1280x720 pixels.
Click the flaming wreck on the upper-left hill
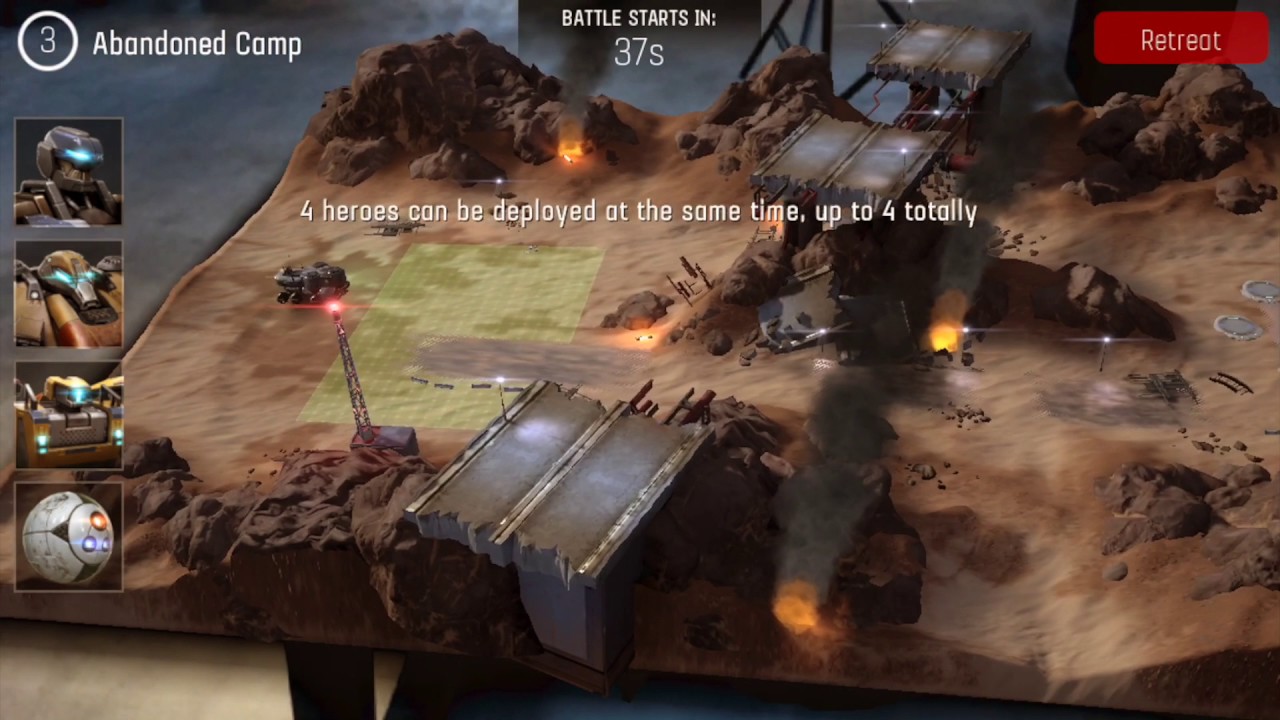(x=570, y=150)
